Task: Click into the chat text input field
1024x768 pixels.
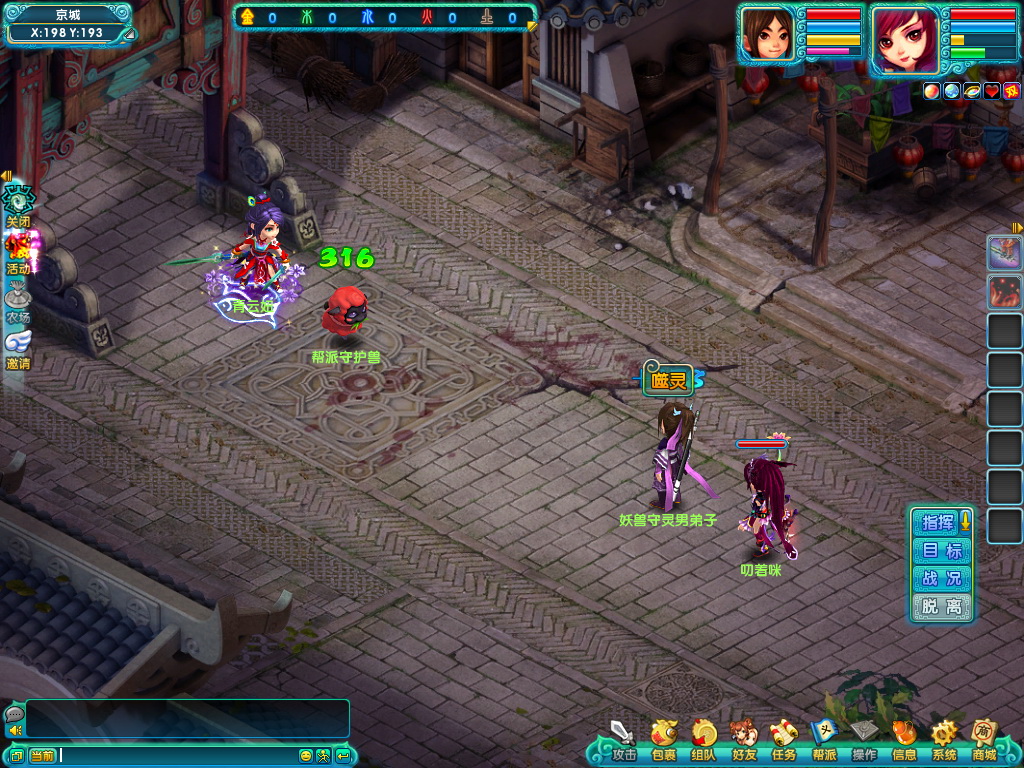Action: pyautogui.click(x=180, y=755)
